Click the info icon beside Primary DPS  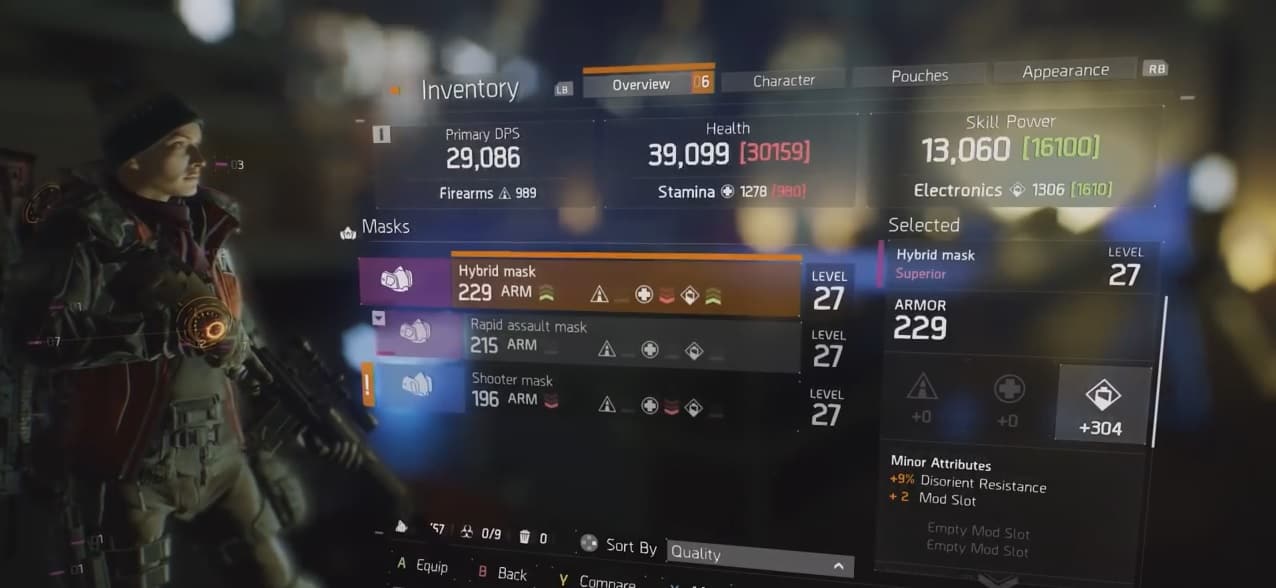point(381,134)
